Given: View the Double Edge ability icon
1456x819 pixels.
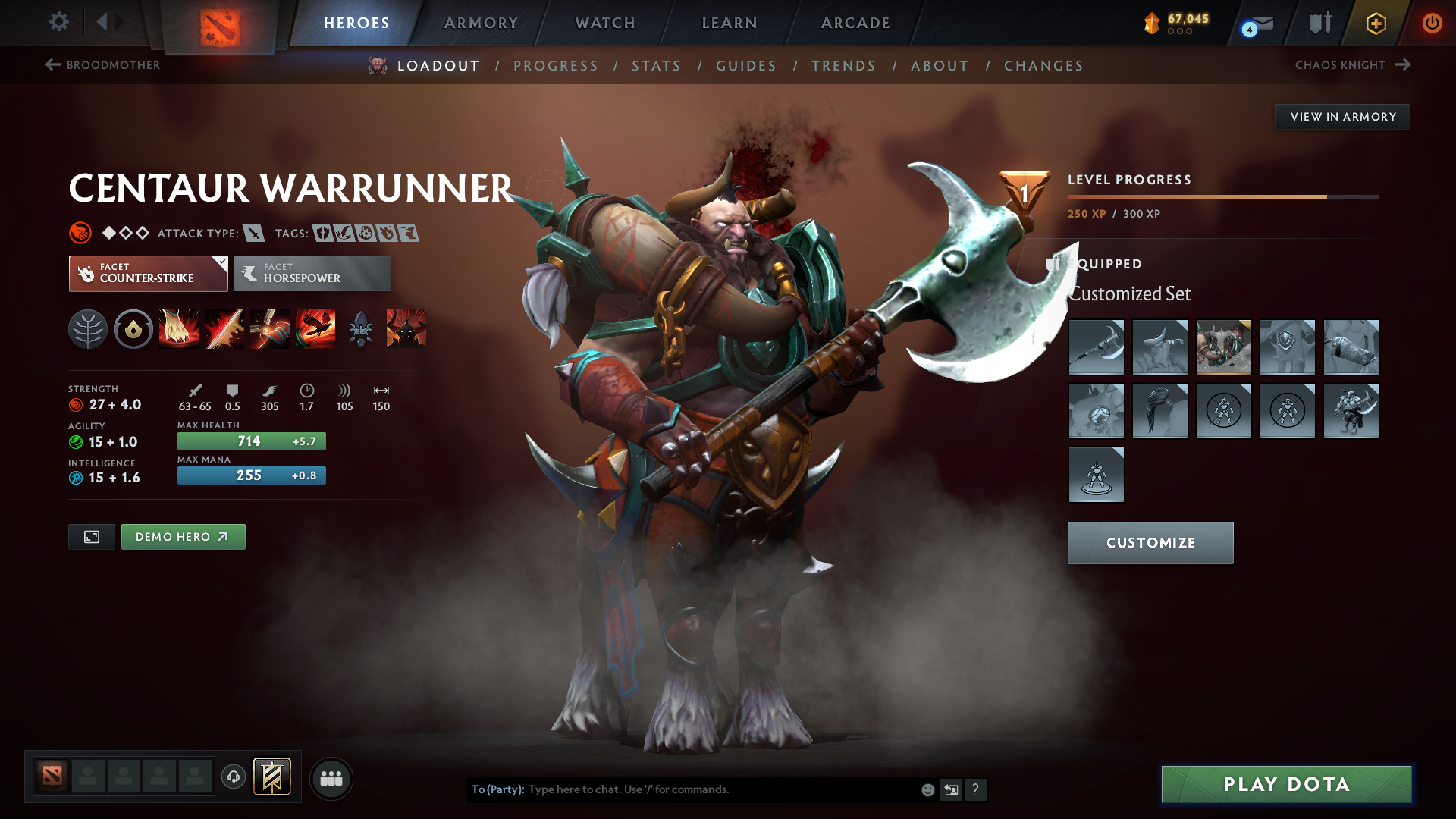Looking at the screenshot, I should click(x=224, y=328).
